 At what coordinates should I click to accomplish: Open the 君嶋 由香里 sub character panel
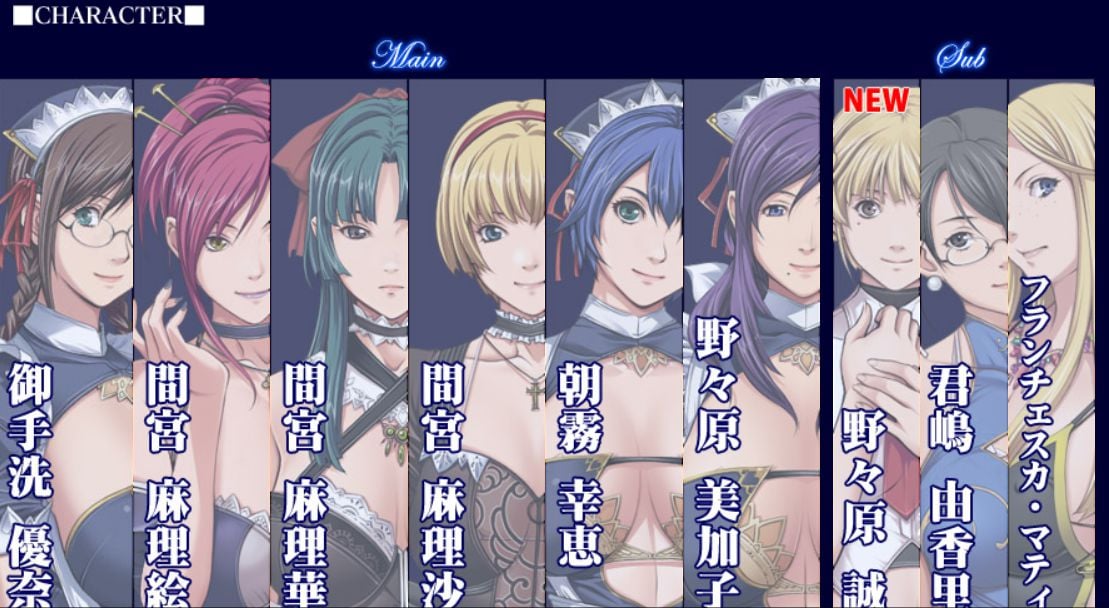(963, 340)
